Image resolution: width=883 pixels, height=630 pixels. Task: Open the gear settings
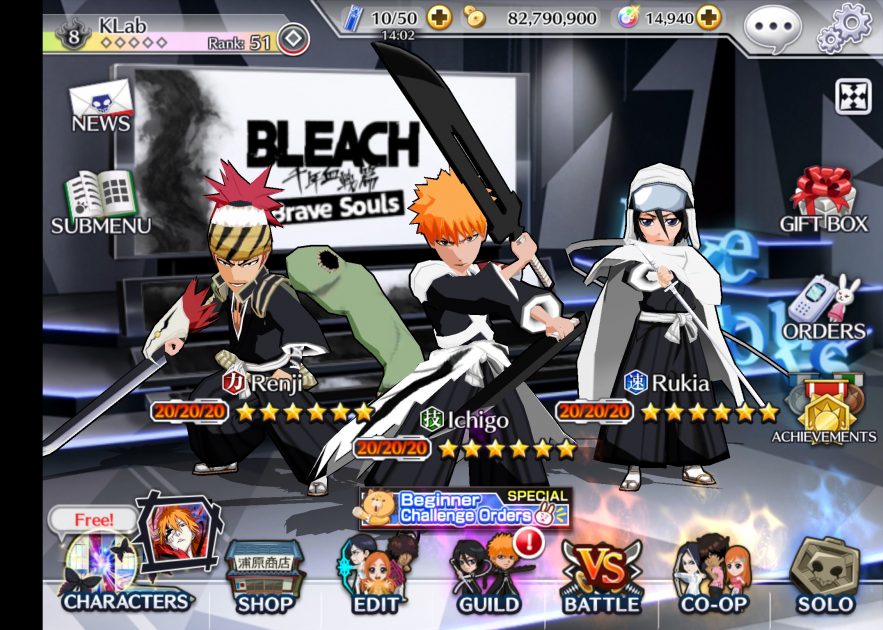tap(845, 26)
